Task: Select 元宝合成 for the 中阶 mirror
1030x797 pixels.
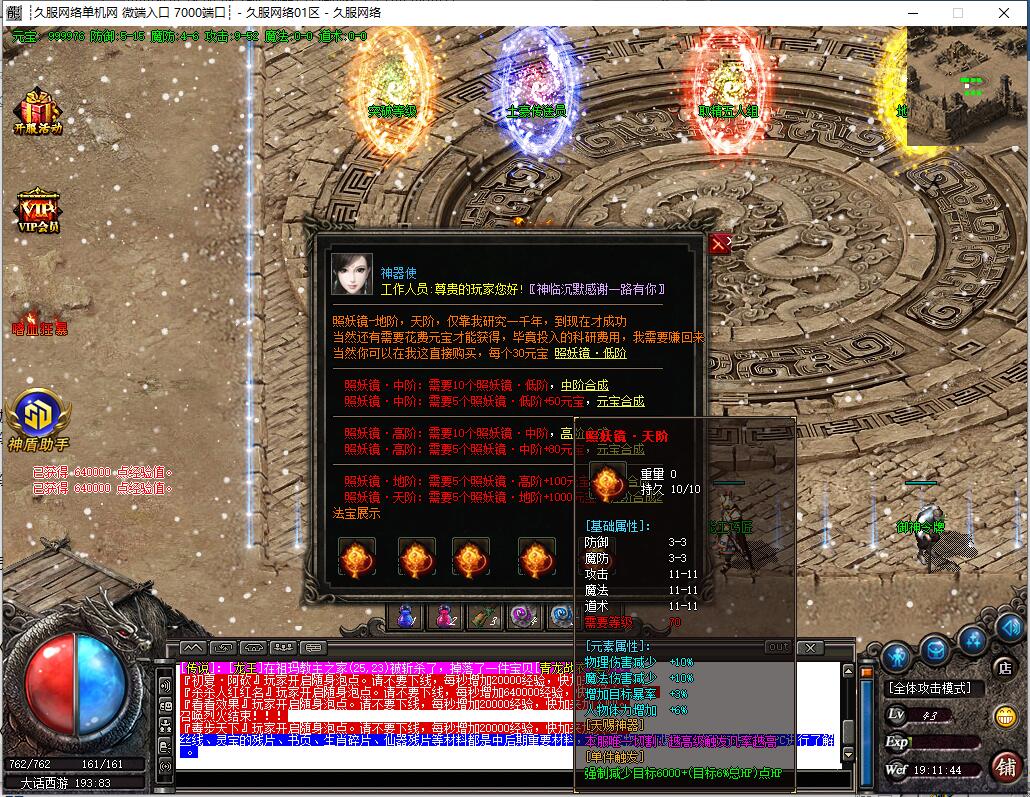Action: click(620, 401)
